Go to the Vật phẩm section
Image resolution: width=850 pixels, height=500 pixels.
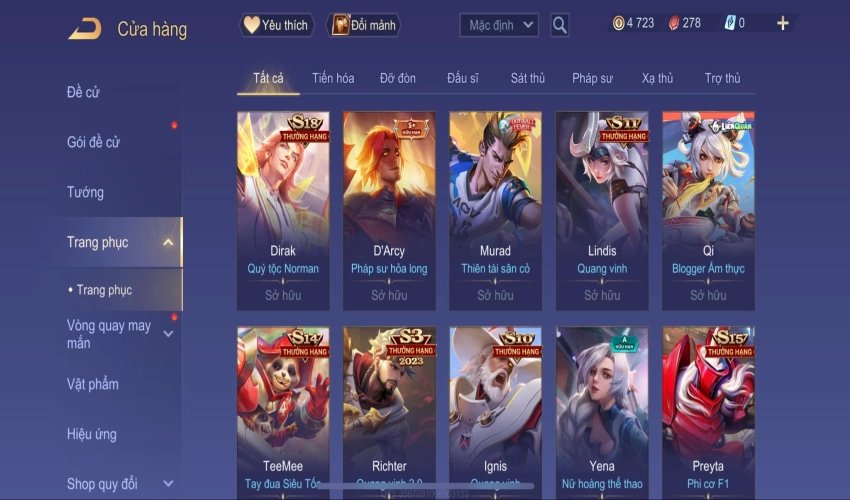point(93,384)
